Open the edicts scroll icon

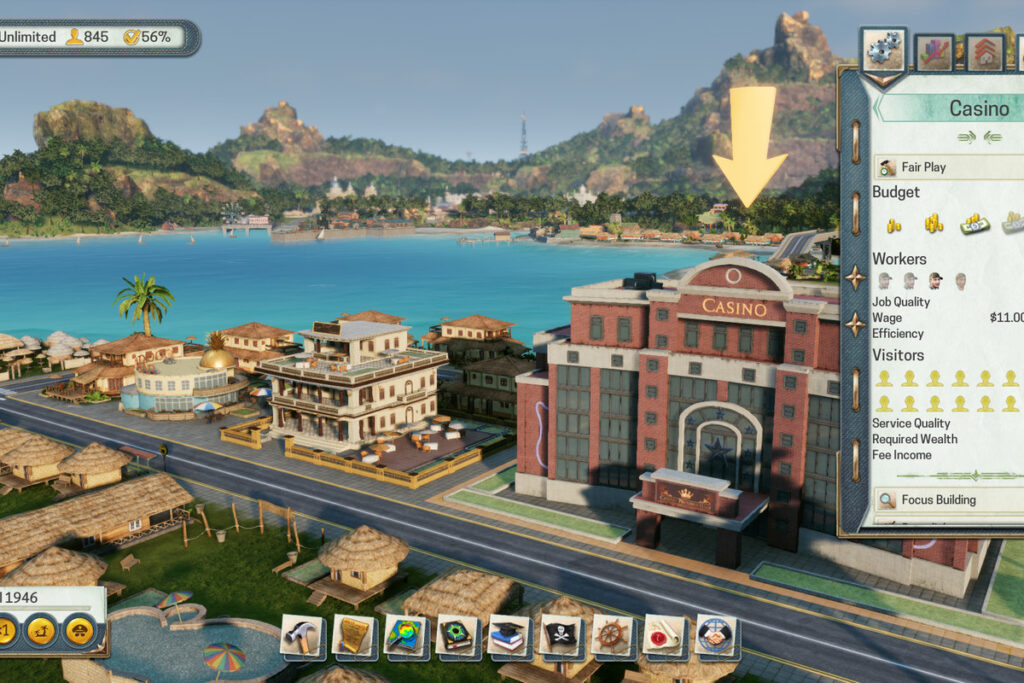(353, 634)
